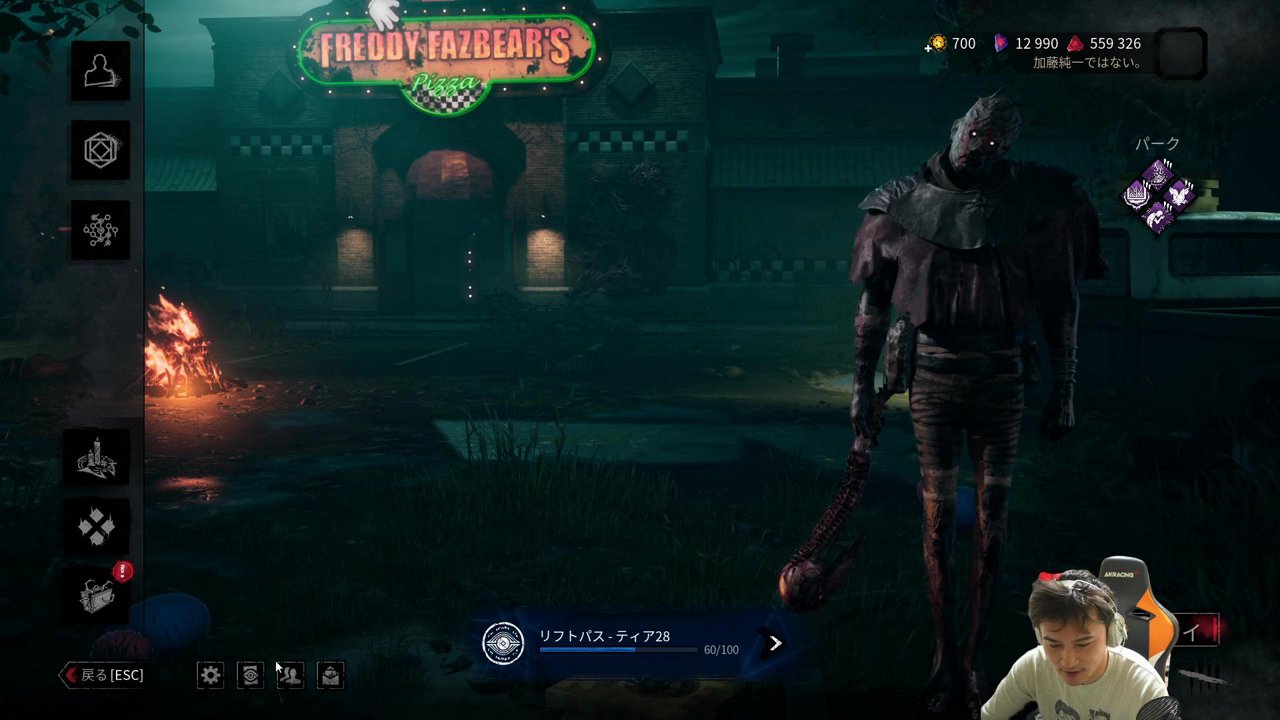Open the profile badge square at top right

[x=1180, y=53]
